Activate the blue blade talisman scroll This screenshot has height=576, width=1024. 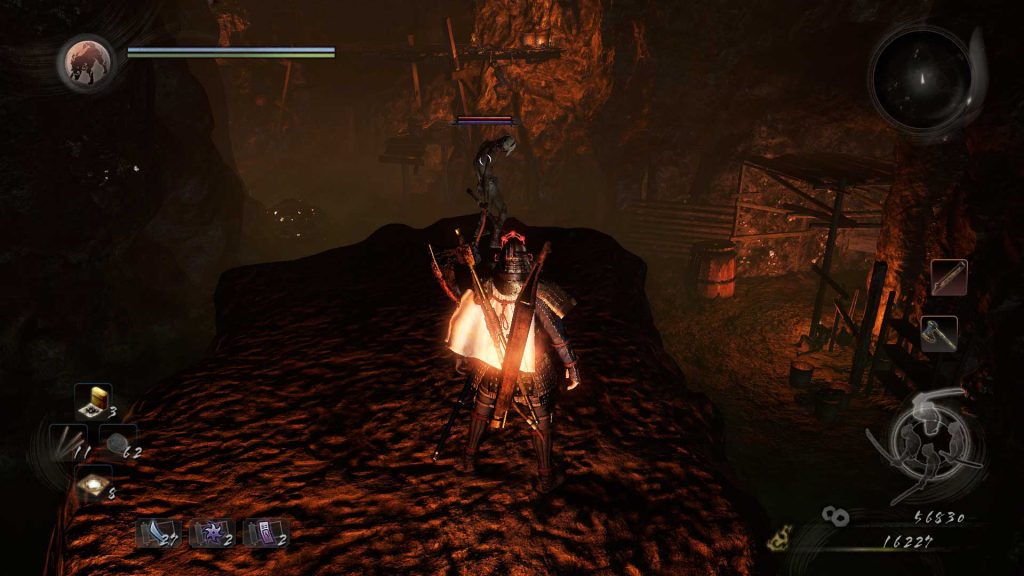156,532
